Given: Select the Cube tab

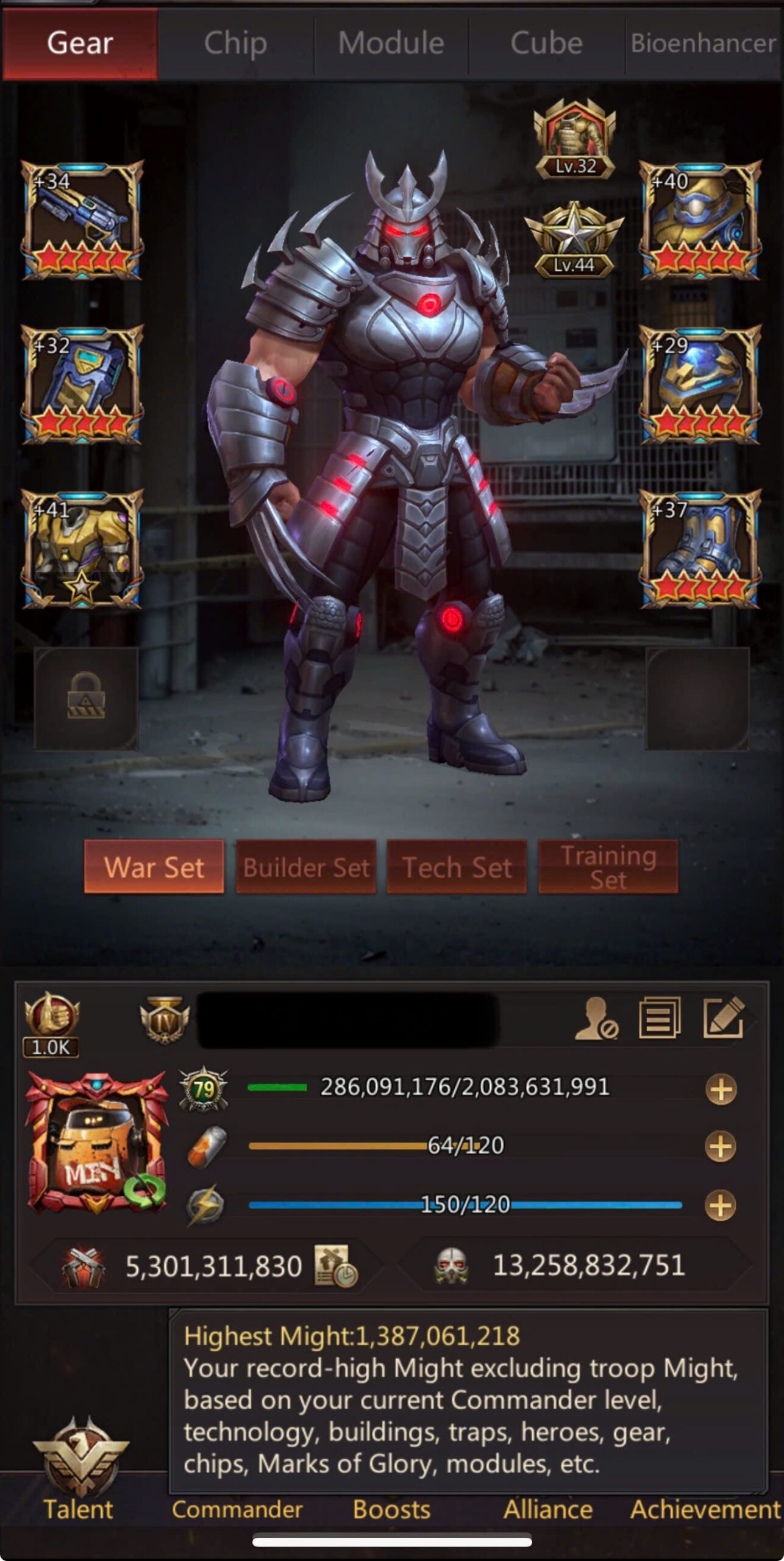Looking at the screenshot, I should 546,44.
